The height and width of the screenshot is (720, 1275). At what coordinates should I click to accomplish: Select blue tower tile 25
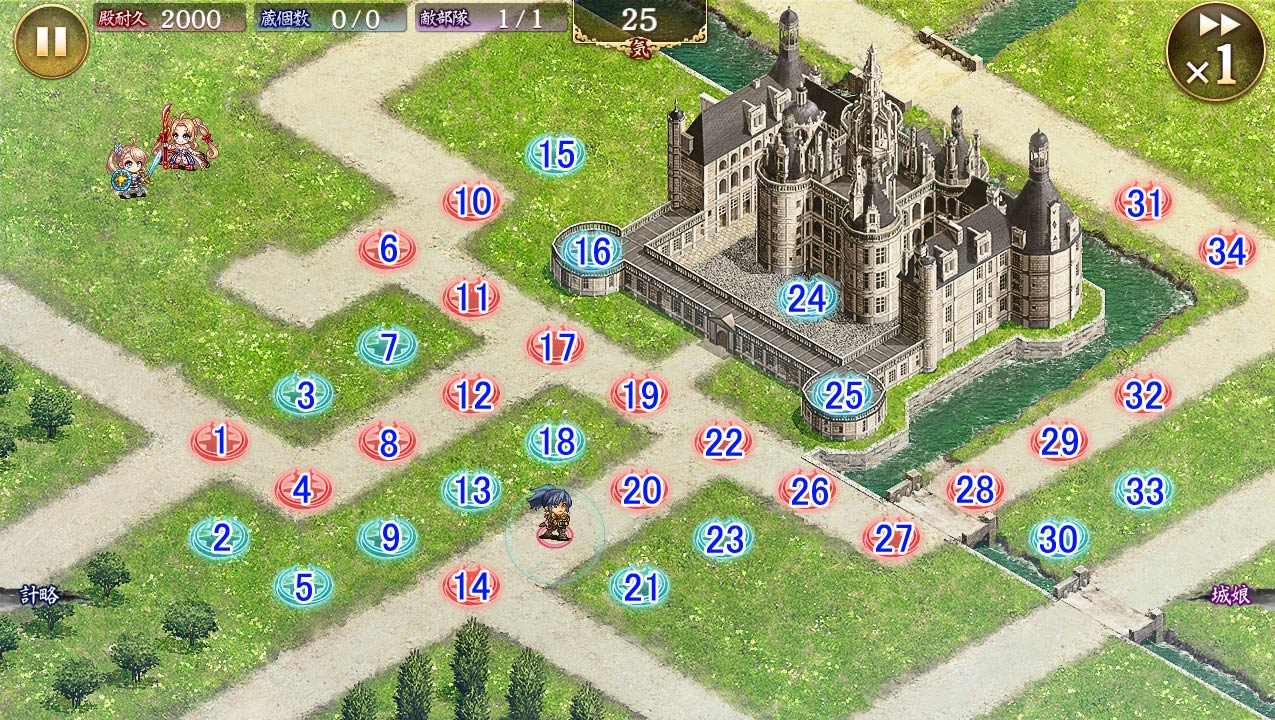(843, 396)
